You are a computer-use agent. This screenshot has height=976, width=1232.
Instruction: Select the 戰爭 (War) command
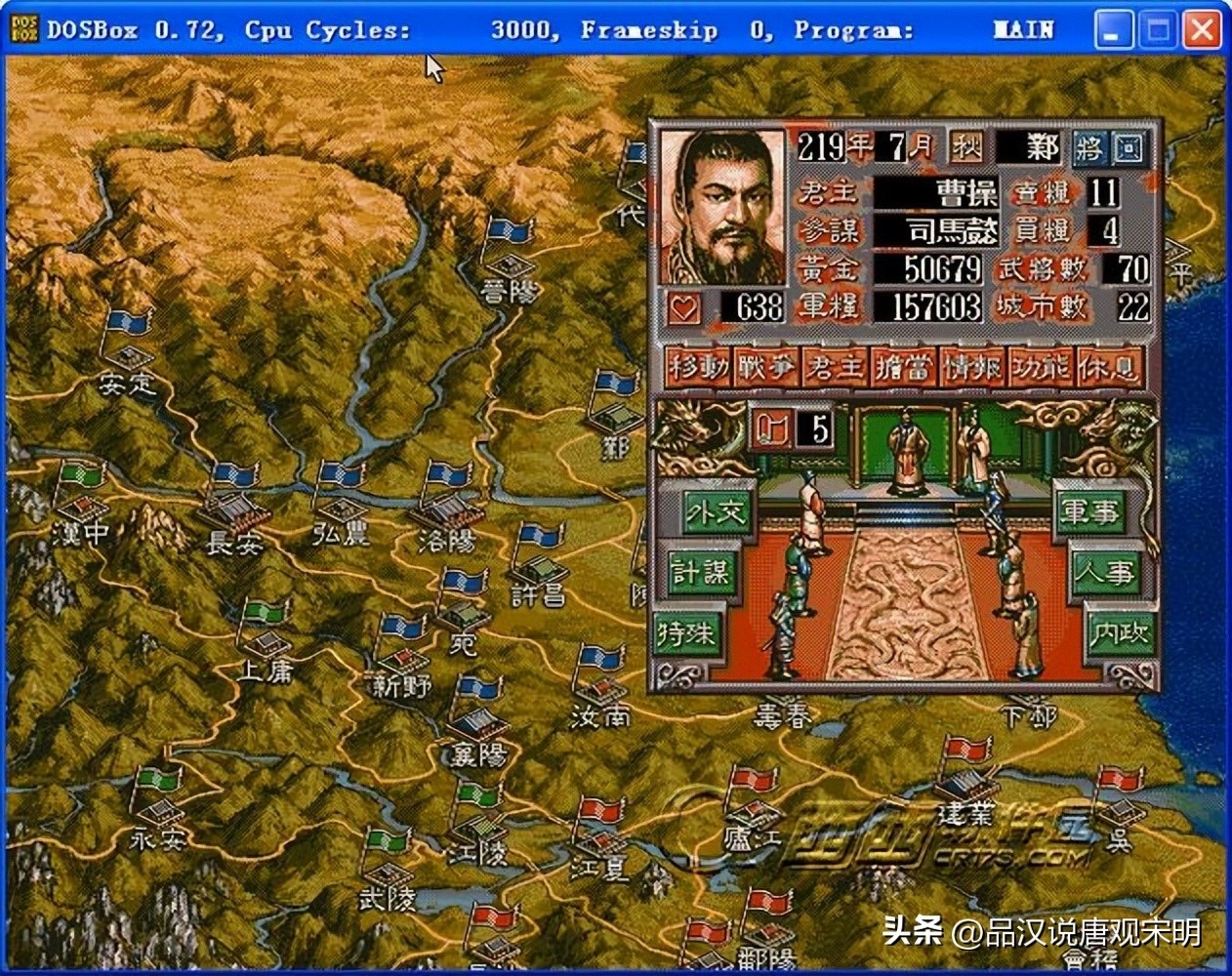[x=767, y=367]
